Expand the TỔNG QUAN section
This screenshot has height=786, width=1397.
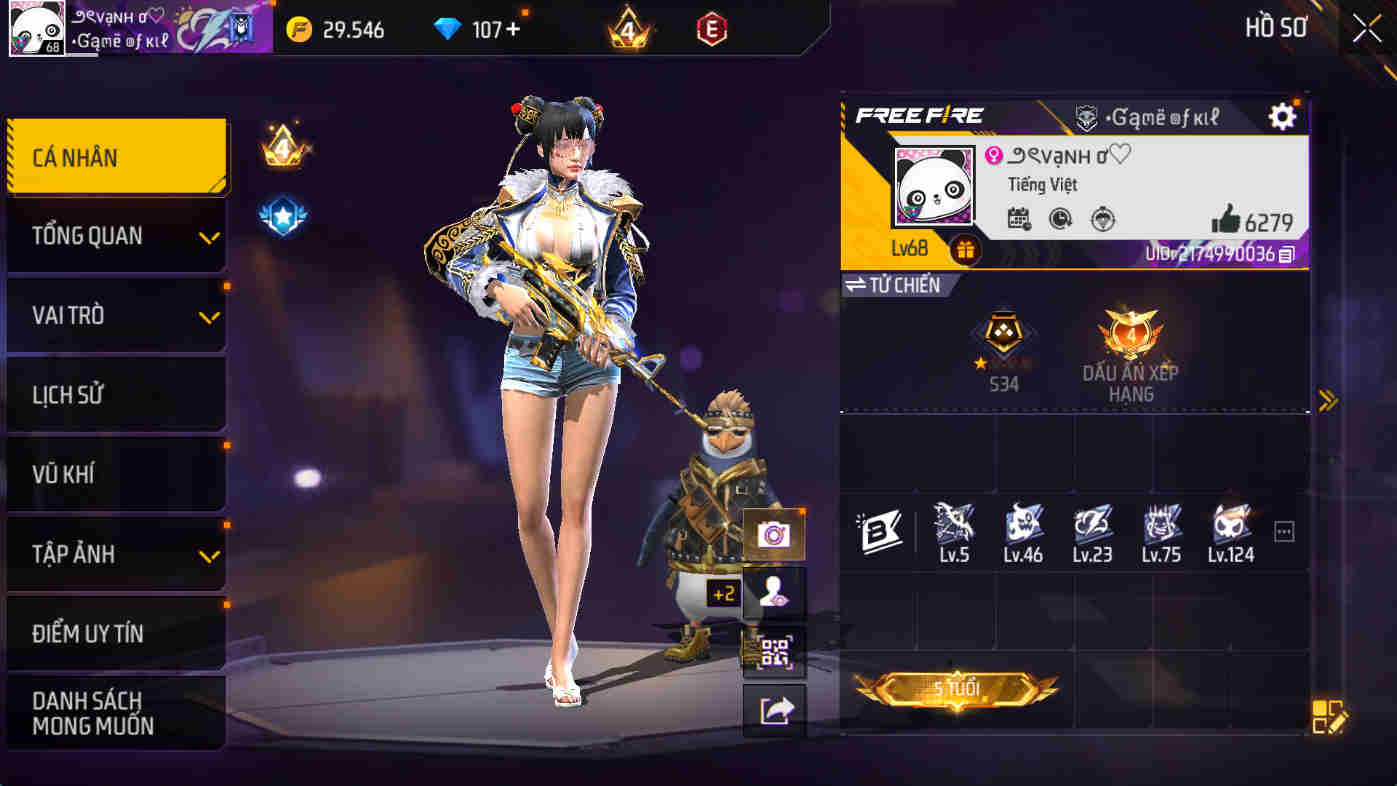pyautogui.click(x=115, y=235)
